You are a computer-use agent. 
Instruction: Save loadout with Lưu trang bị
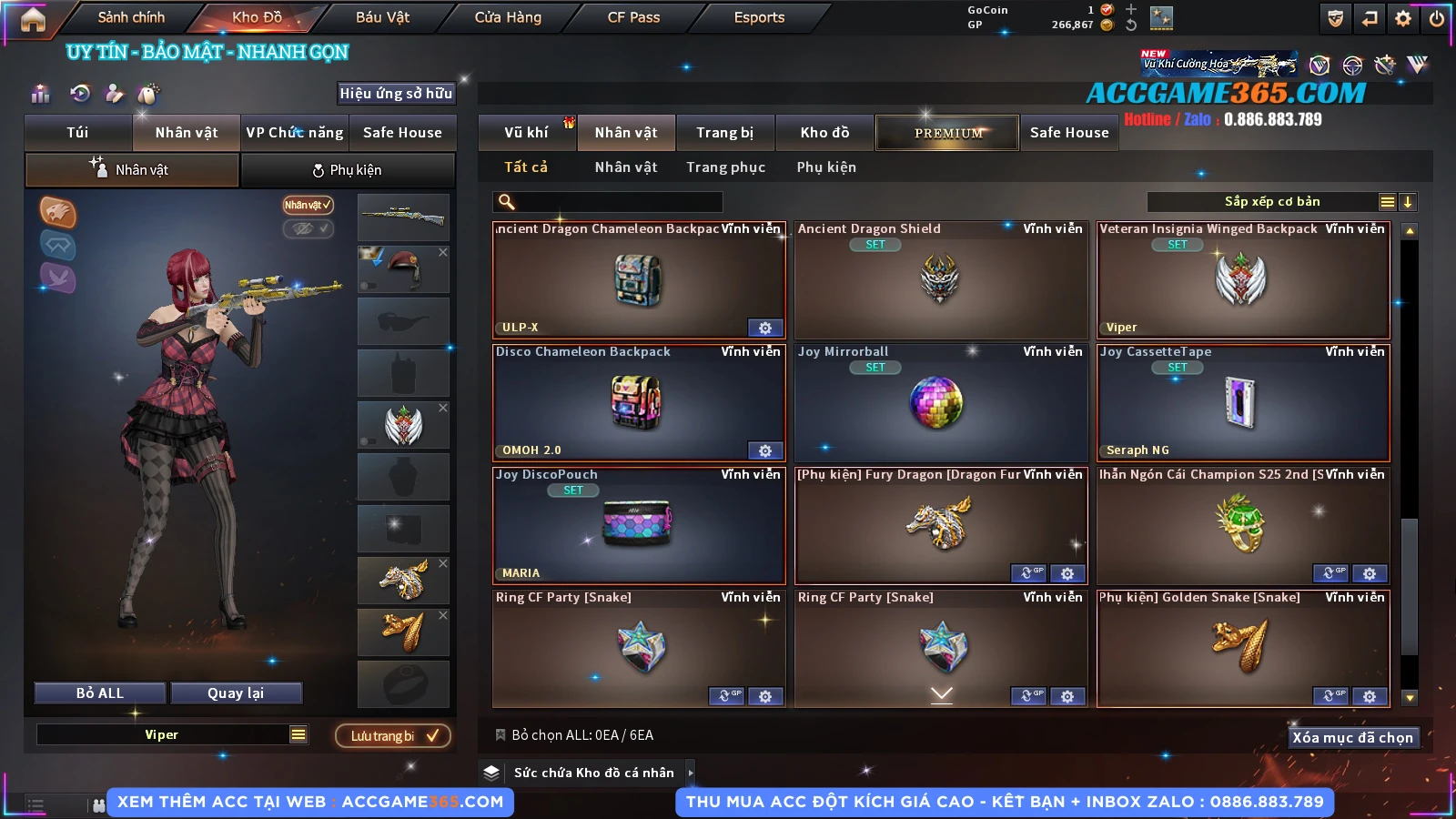coord(393,736)
